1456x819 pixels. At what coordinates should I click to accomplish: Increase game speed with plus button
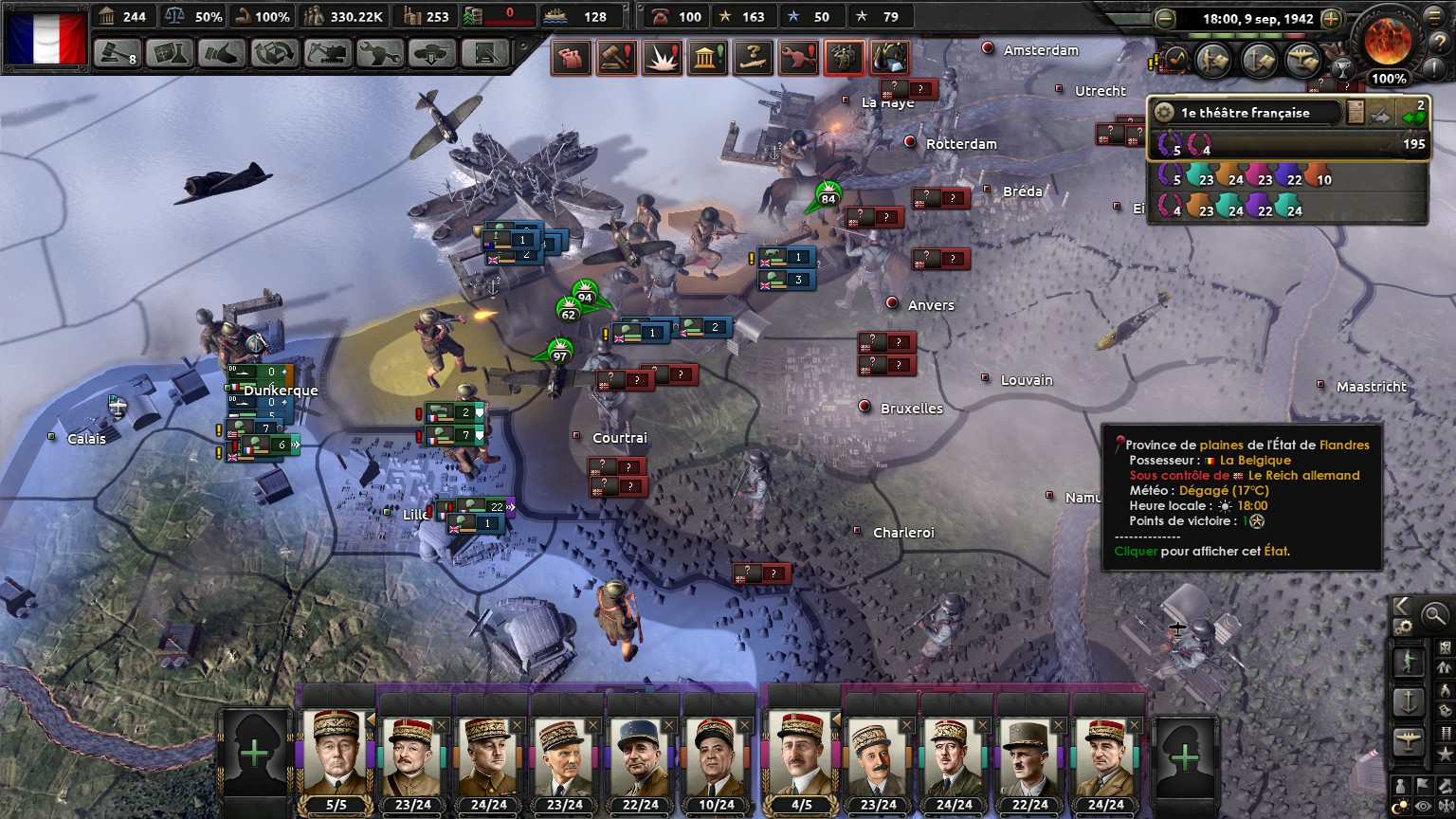coord(1331,19)
